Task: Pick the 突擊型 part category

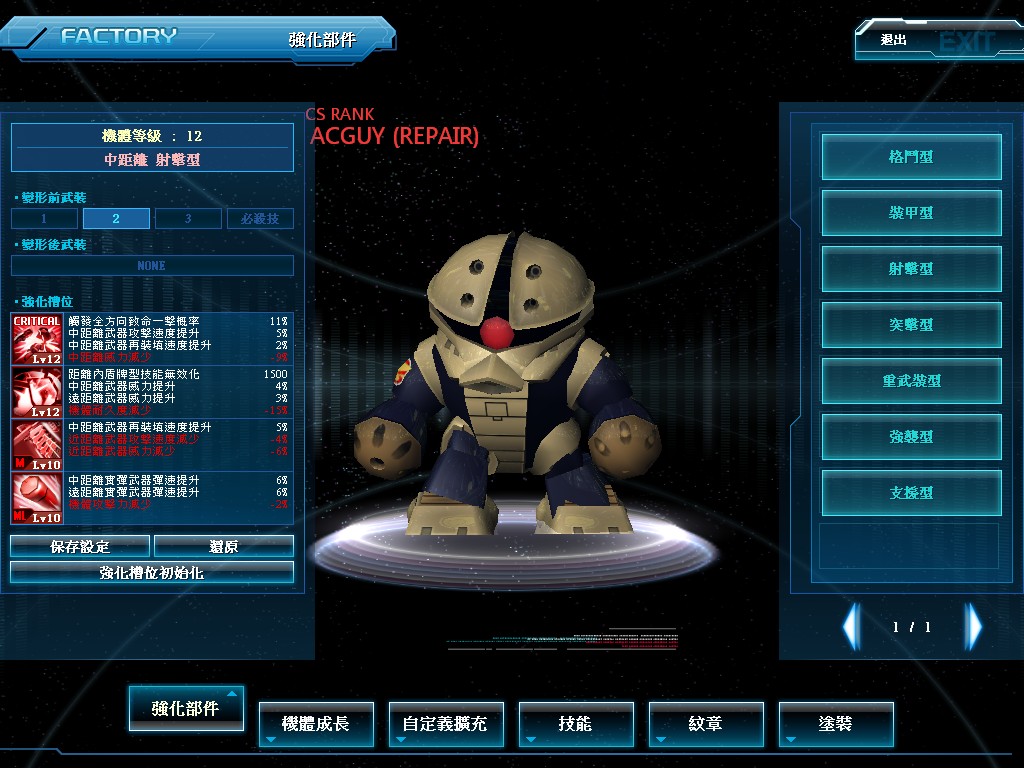Action: [911, 325]
